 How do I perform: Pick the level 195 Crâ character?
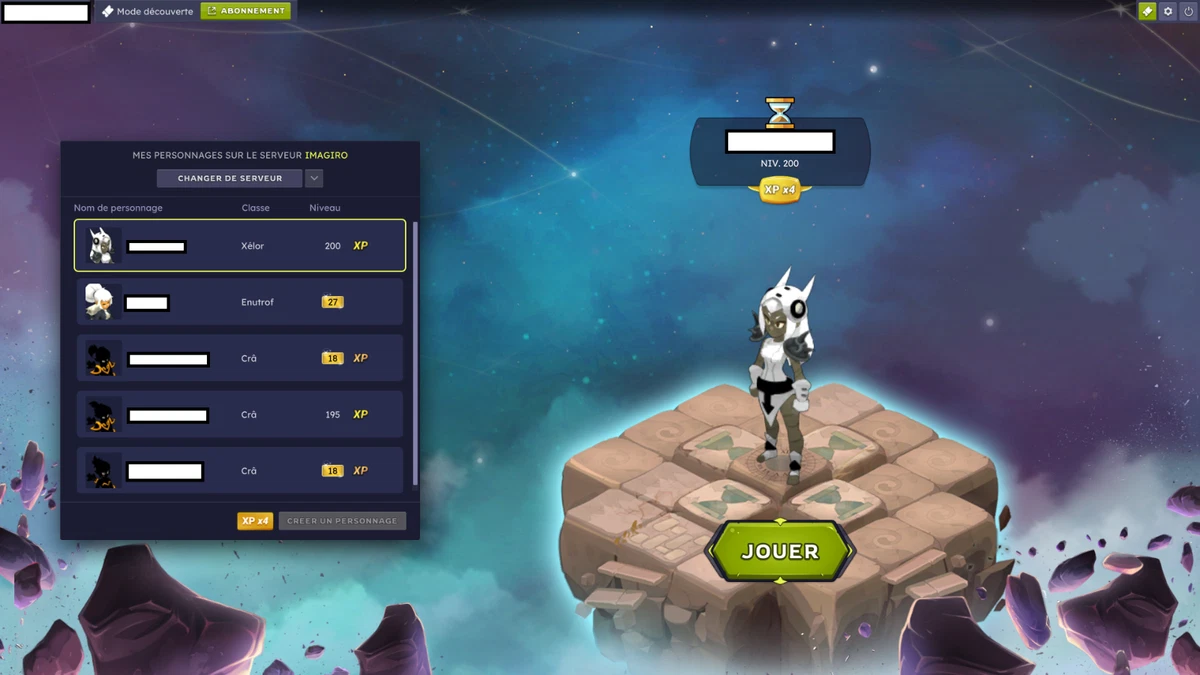(x=240, y=414)
